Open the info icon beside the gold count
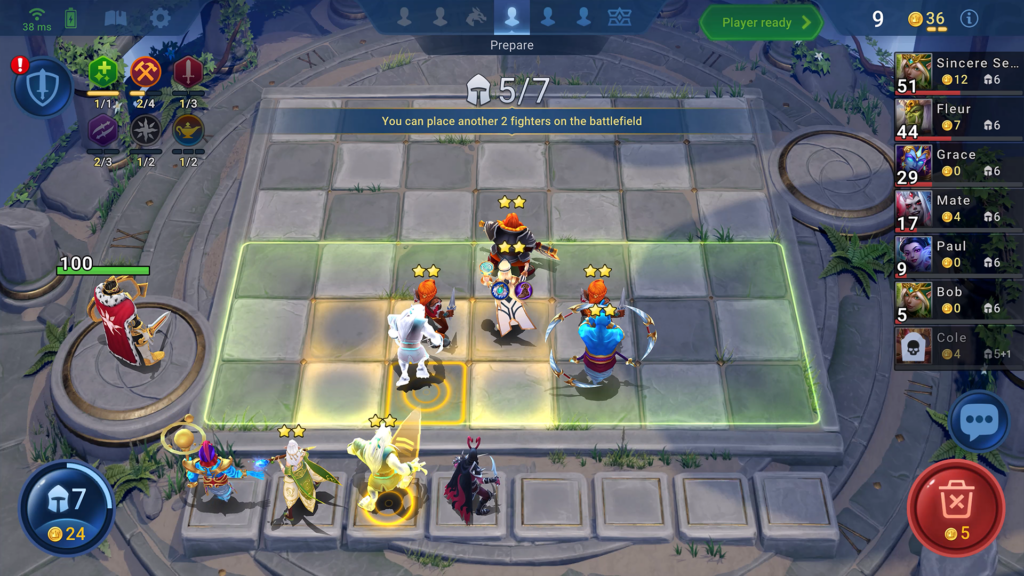Image resolution: width=1024 pixels, height=576 pixels. coord(968,19)
